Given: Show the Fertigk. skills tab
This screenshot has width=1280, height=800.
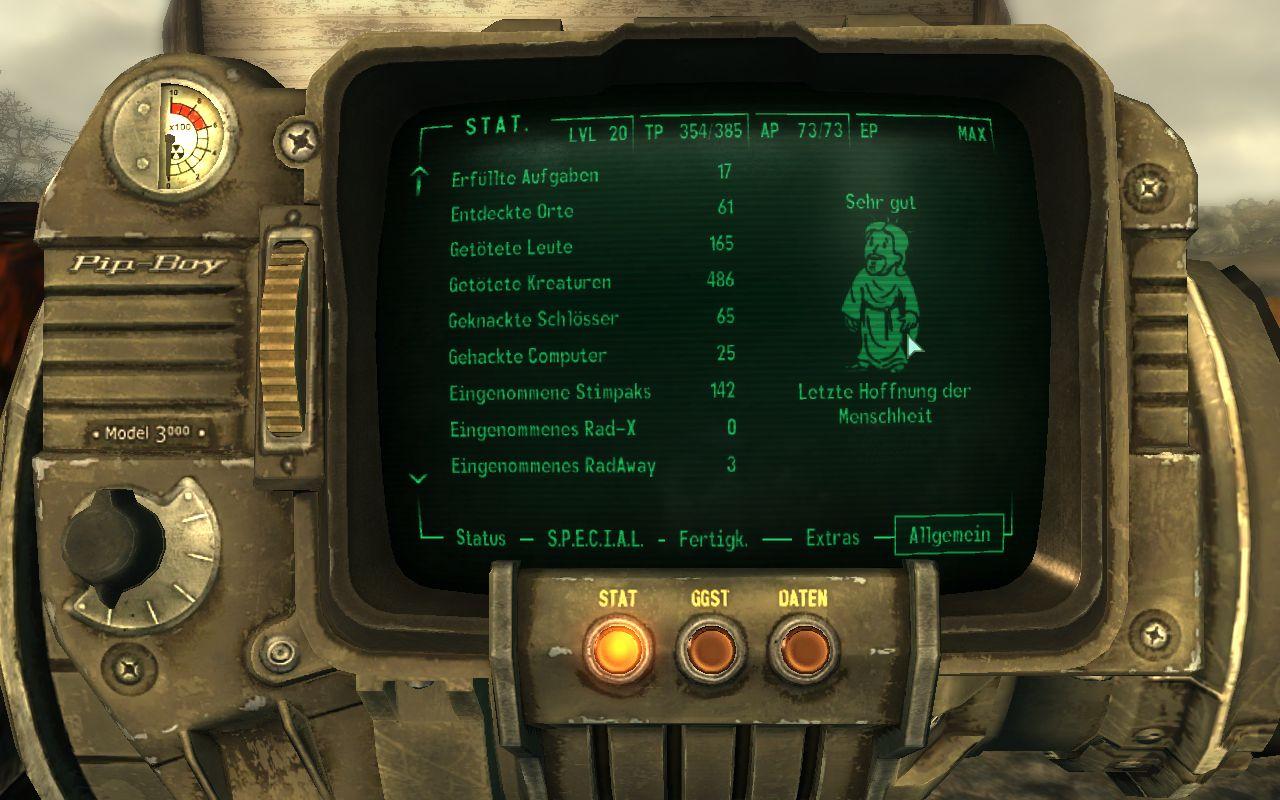Looking at the screenshot, I should click(x=713, y=537).
